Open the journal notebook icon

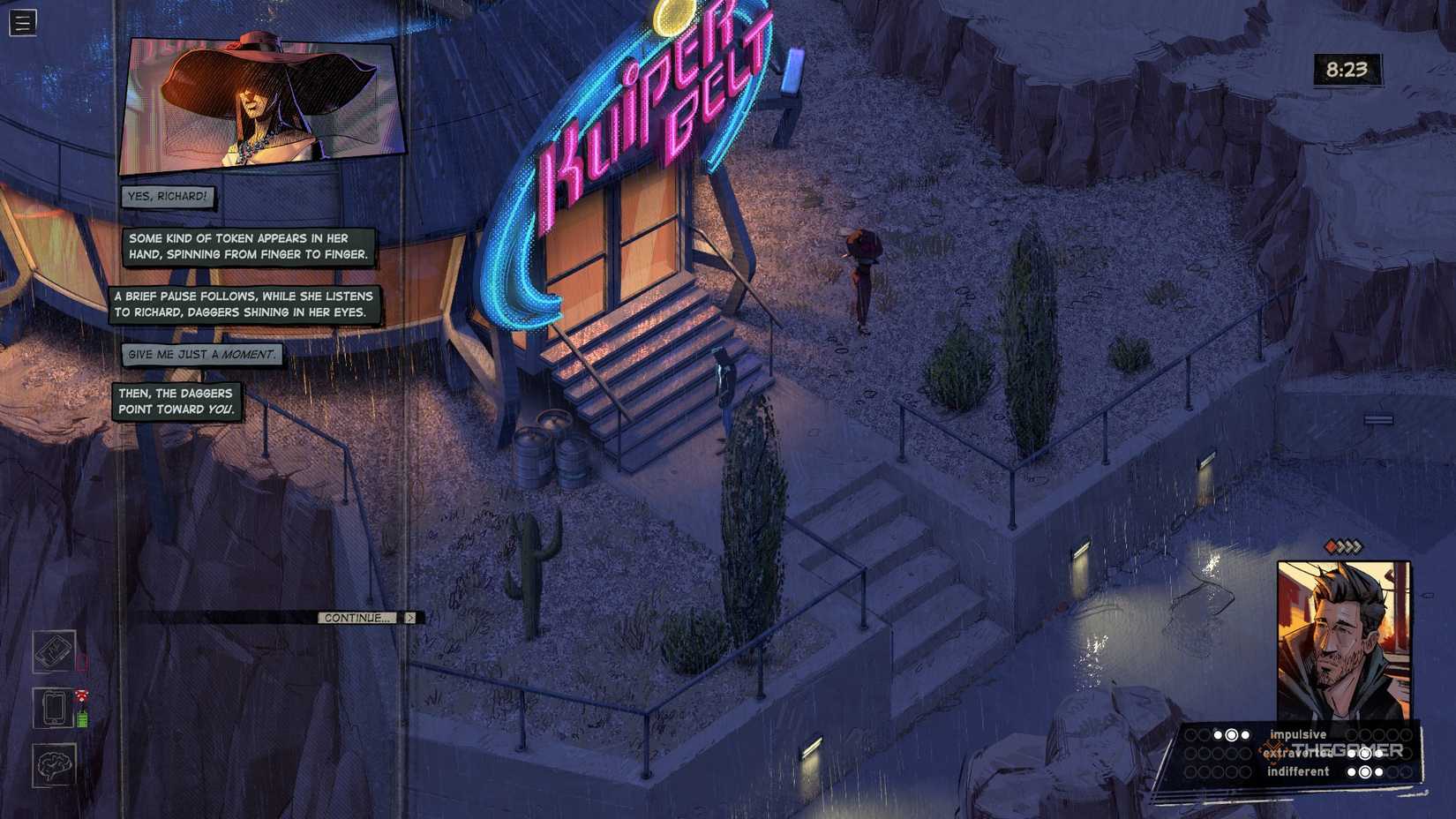(53, 655)
